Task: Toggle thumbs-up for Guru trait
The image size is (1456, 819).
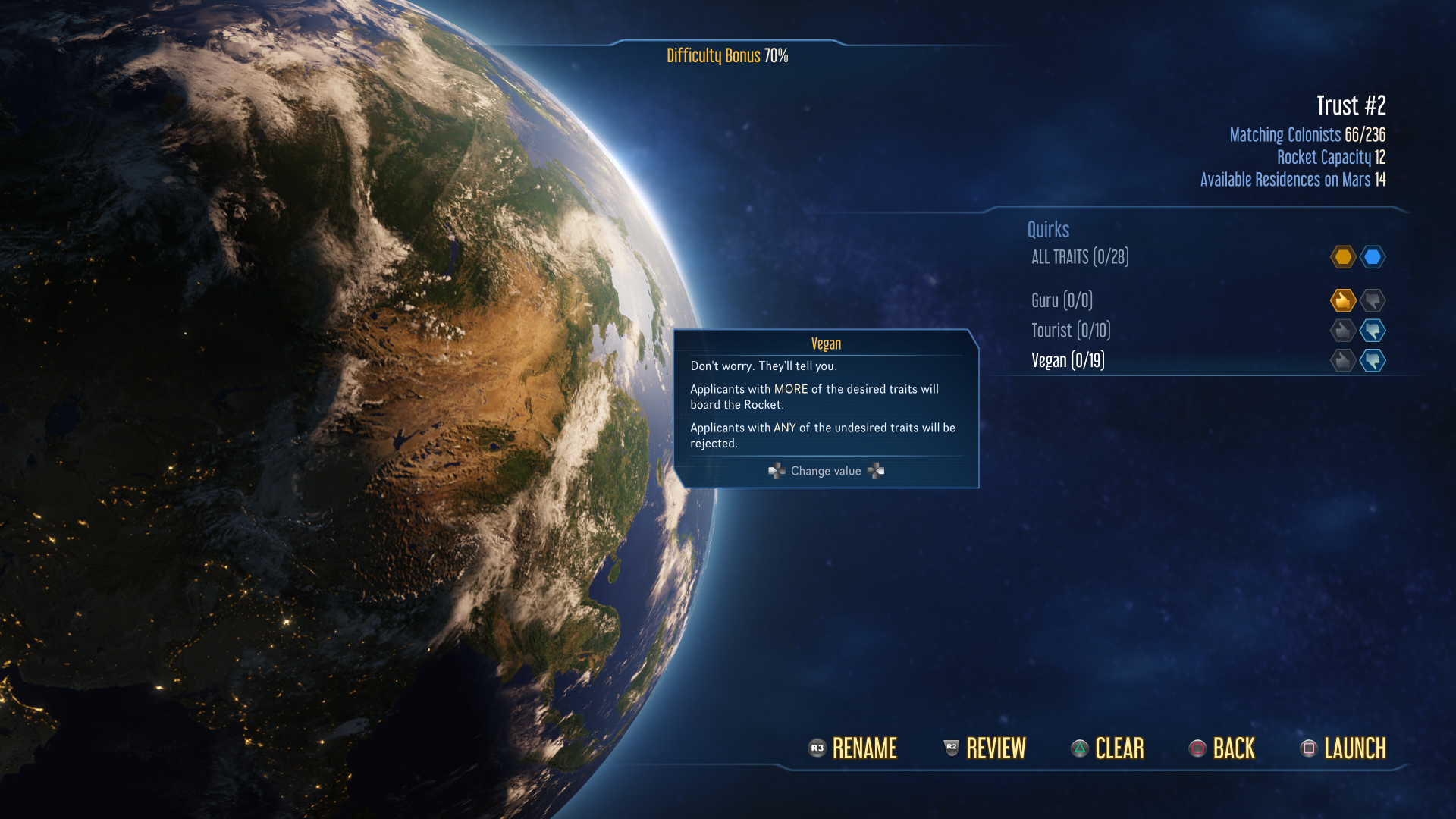Action: [1342, 300]
